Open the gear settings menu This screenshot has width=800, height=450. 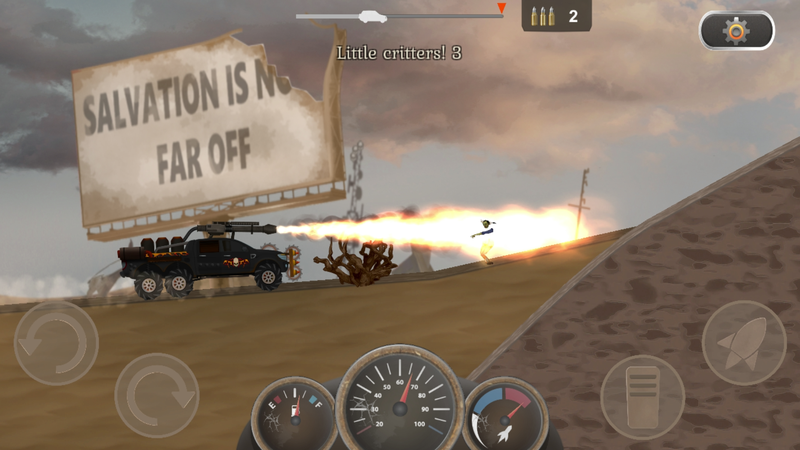(736, 31)
